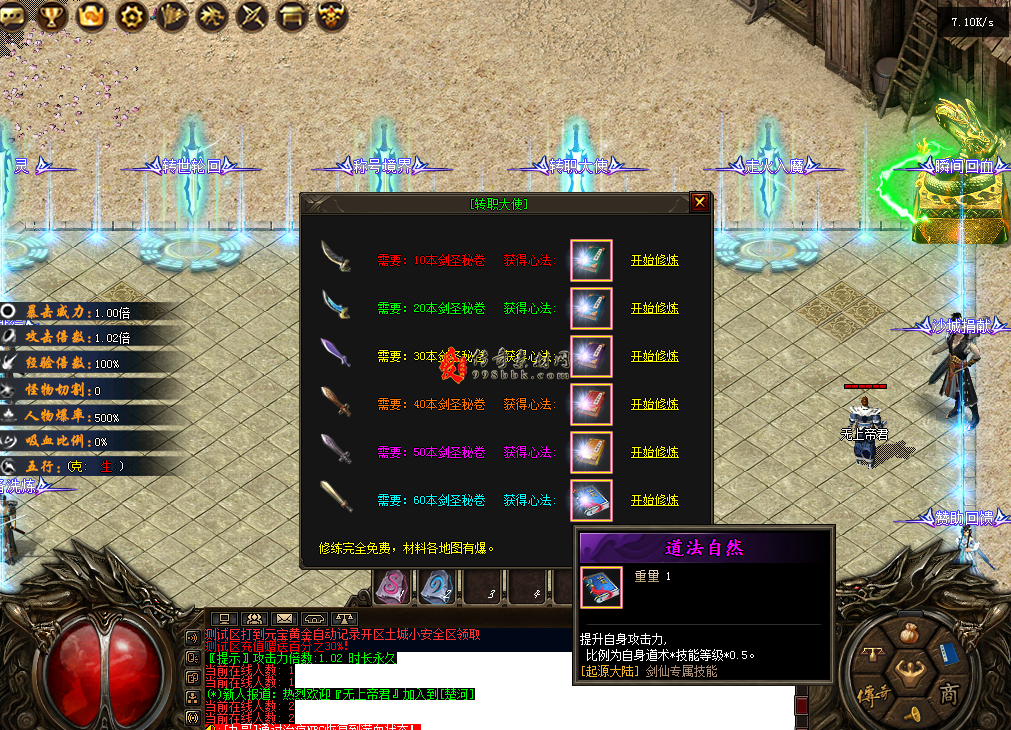Open the crossed swords icon in top bar
Viewport: 1011px width, 730px height.
pos(253,15)
